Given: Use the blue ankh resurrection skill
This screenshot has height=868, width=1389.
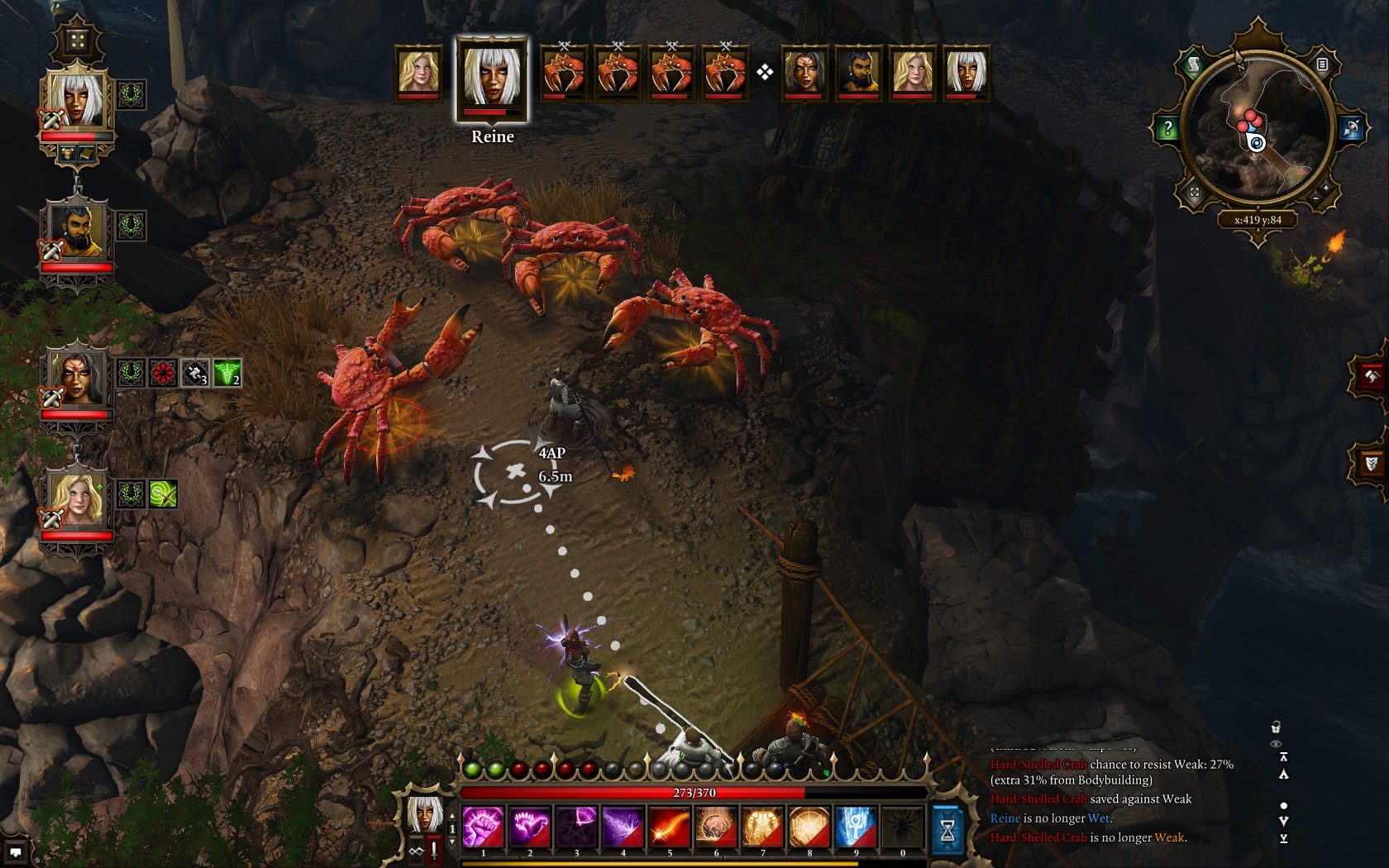Looking at the screenshot, I should [856, 827].
